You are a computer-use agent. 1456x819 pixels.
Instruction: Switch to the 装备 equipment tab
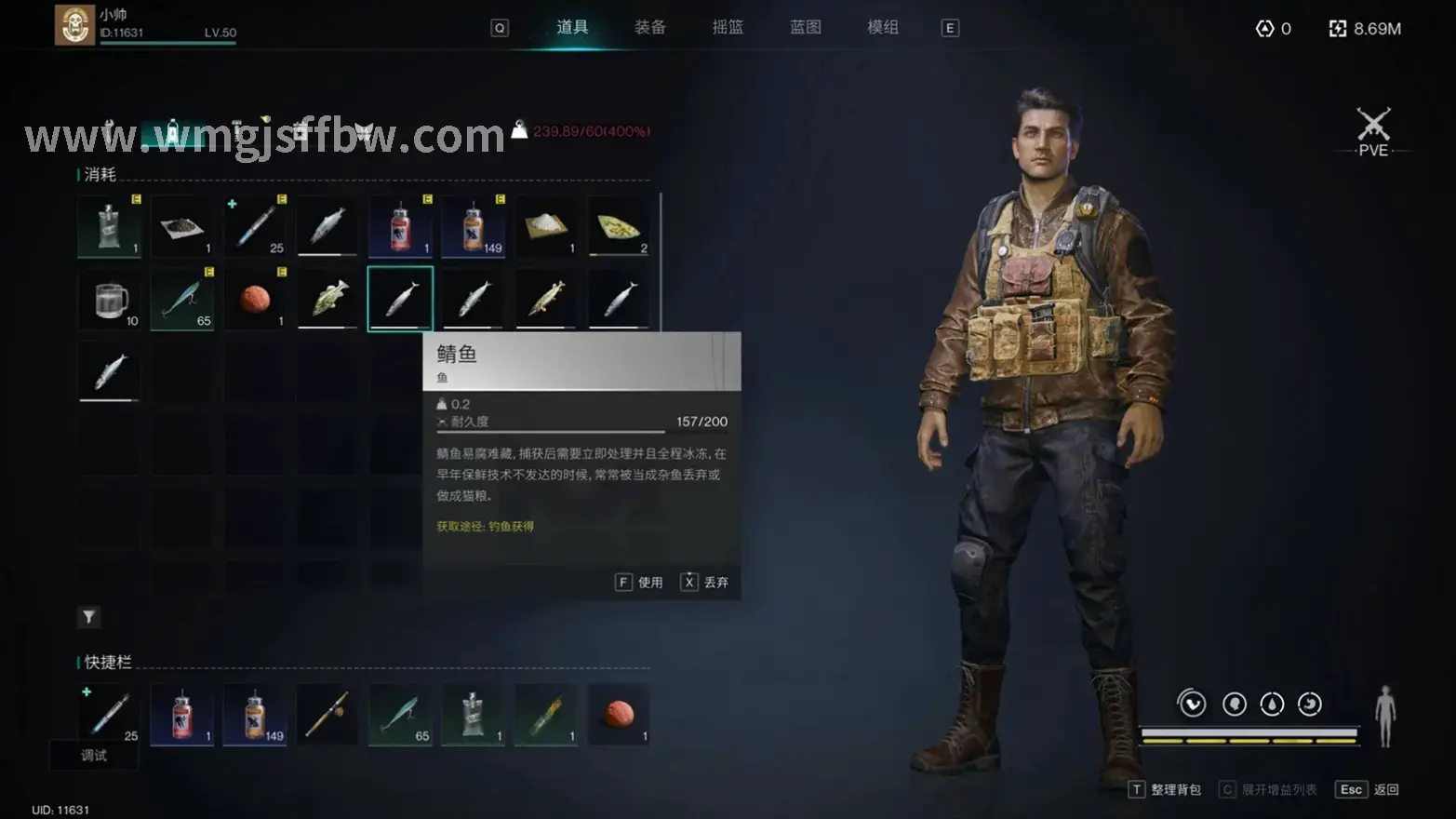(649, 27)
